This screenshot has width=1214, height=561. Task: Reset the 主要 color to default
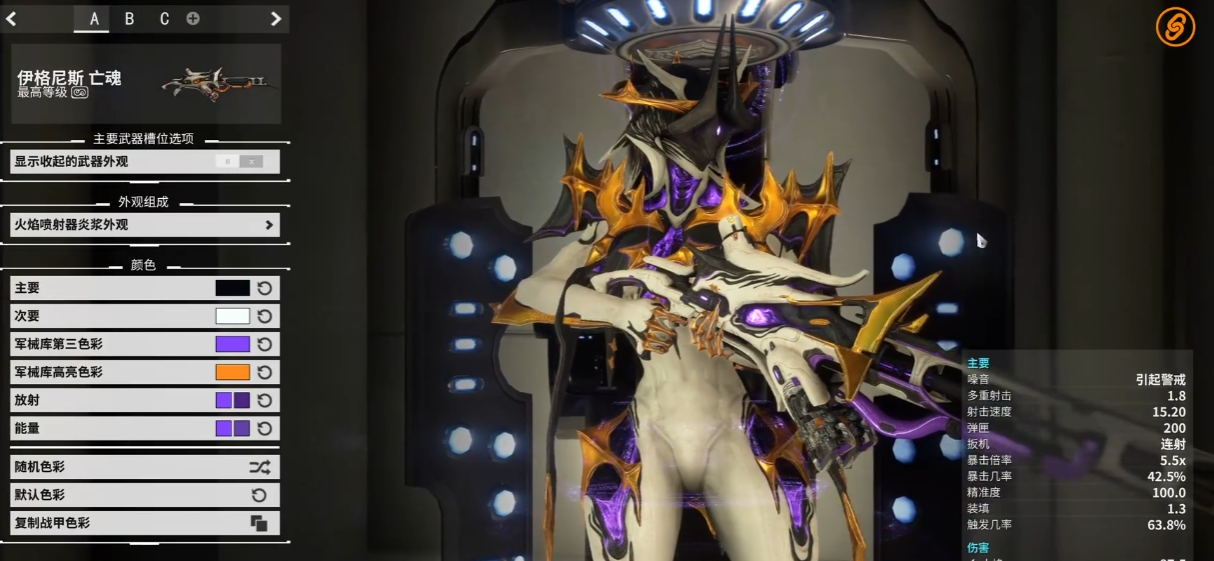pos(265,288)
